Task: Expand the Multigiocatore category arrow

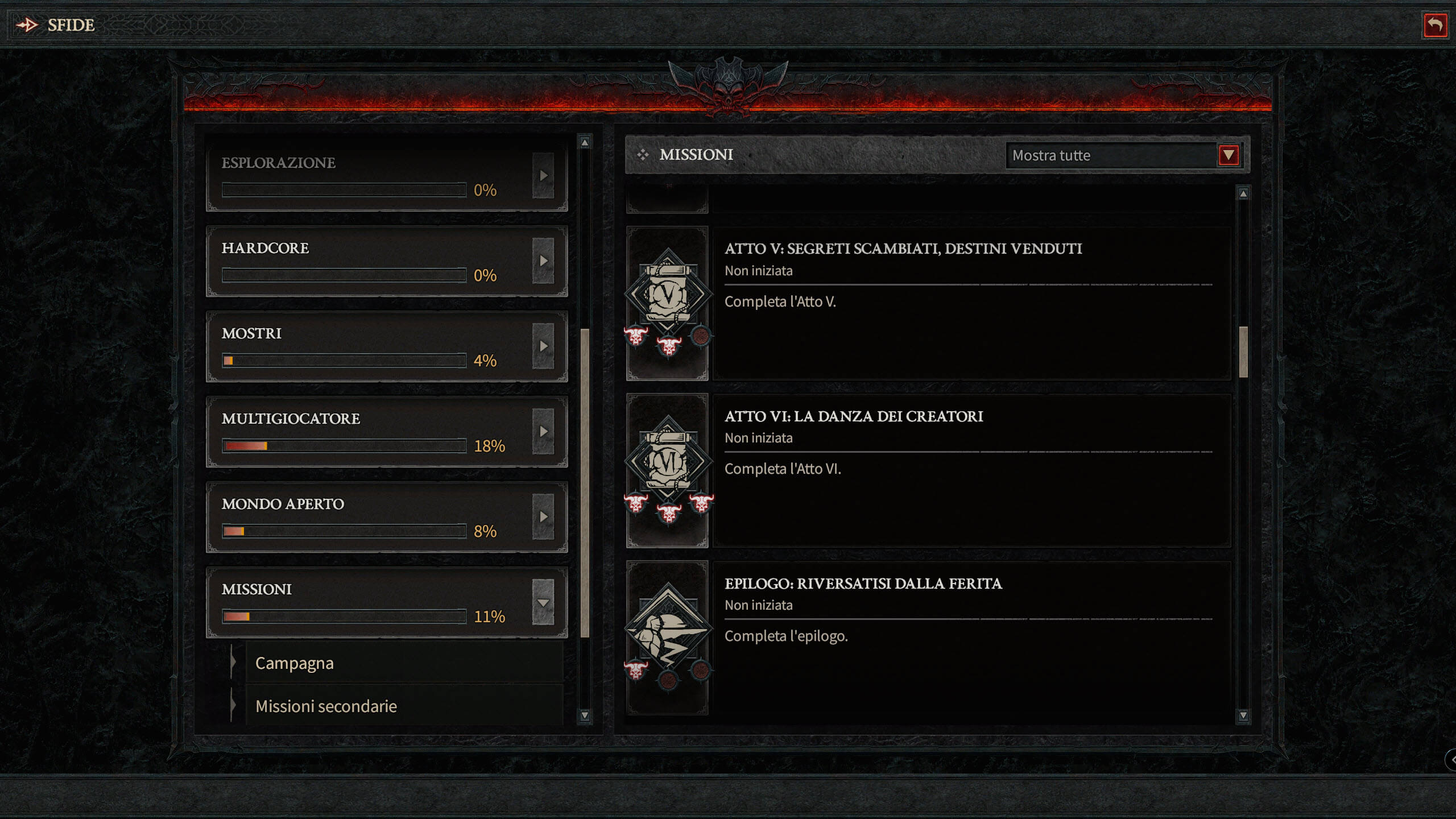Action: [x=543, y=432]
